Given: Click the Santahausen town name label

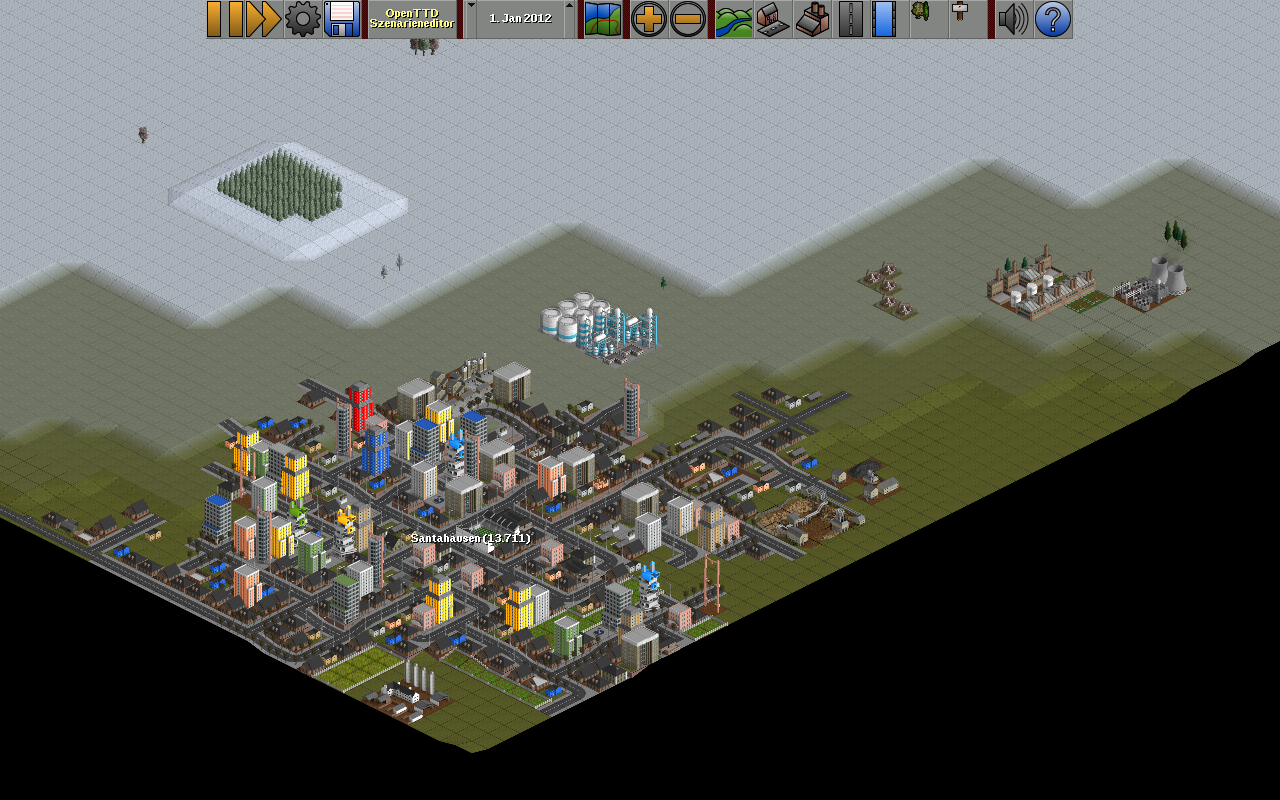Looking at the screenshot, I should 470,538.
